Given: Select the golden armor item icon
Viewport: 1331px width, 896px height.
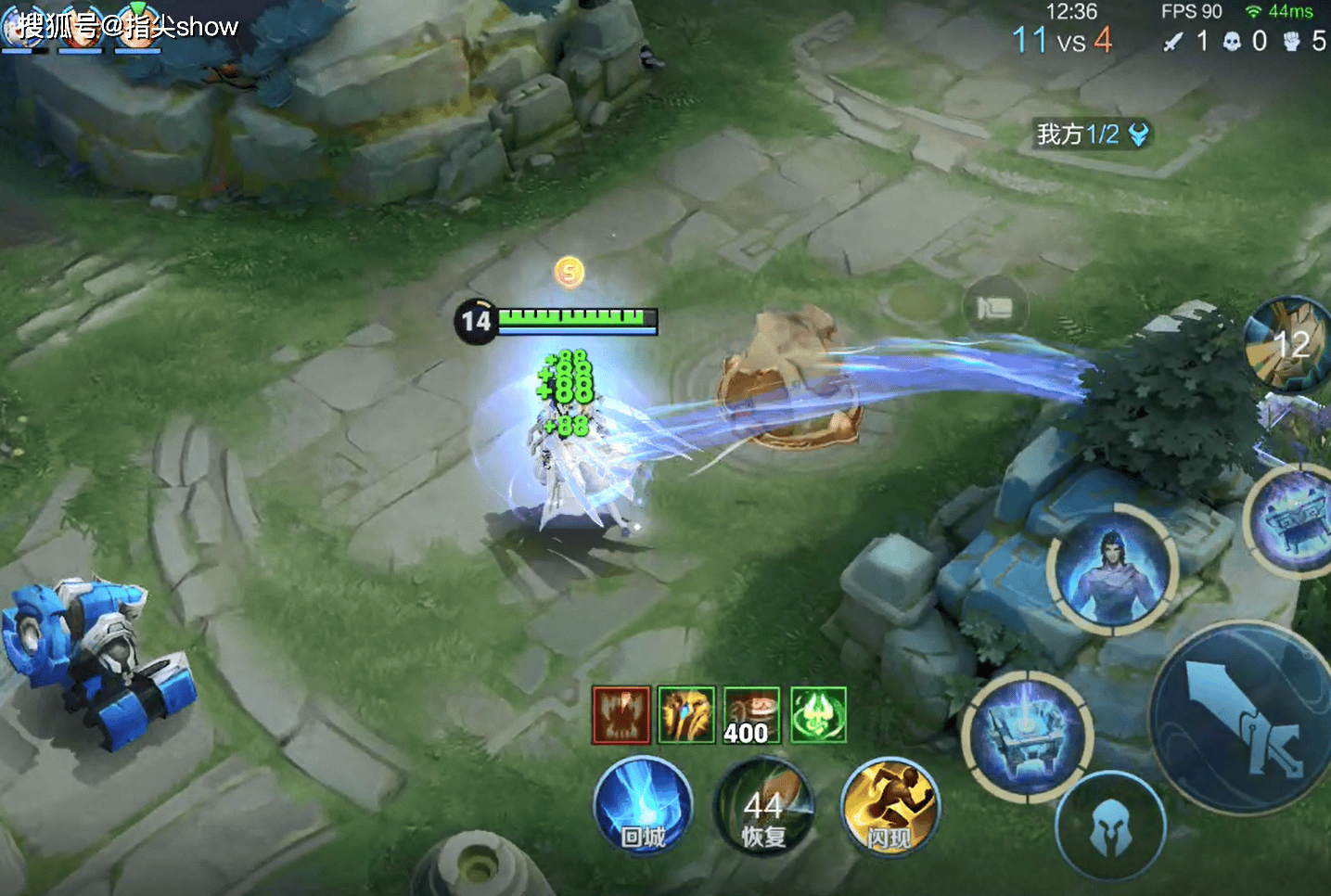Looking at the screenshot, I should 686,715.
